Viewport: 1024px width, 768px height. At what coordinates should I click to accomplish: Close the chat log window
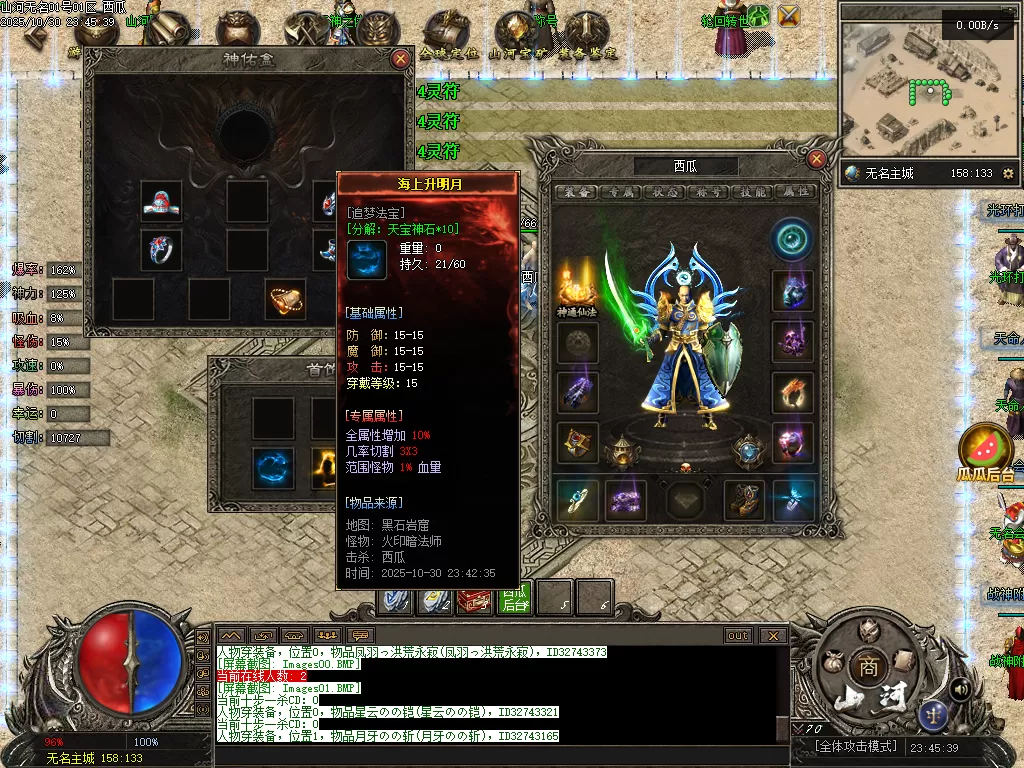(x=772, y=635)
